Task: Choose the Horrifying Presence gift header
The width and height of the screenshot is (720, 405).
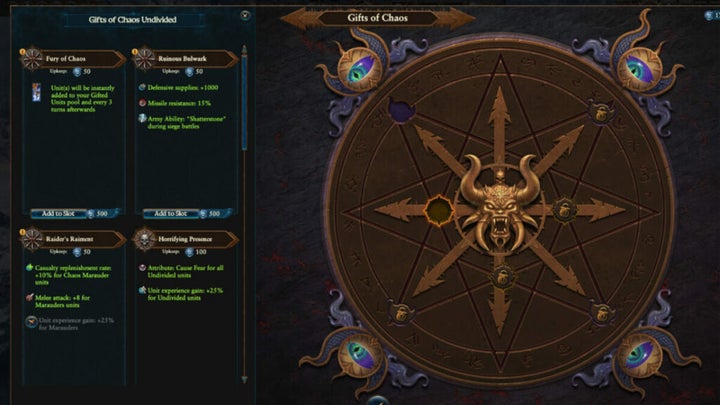Action: [x=182, y=241]
